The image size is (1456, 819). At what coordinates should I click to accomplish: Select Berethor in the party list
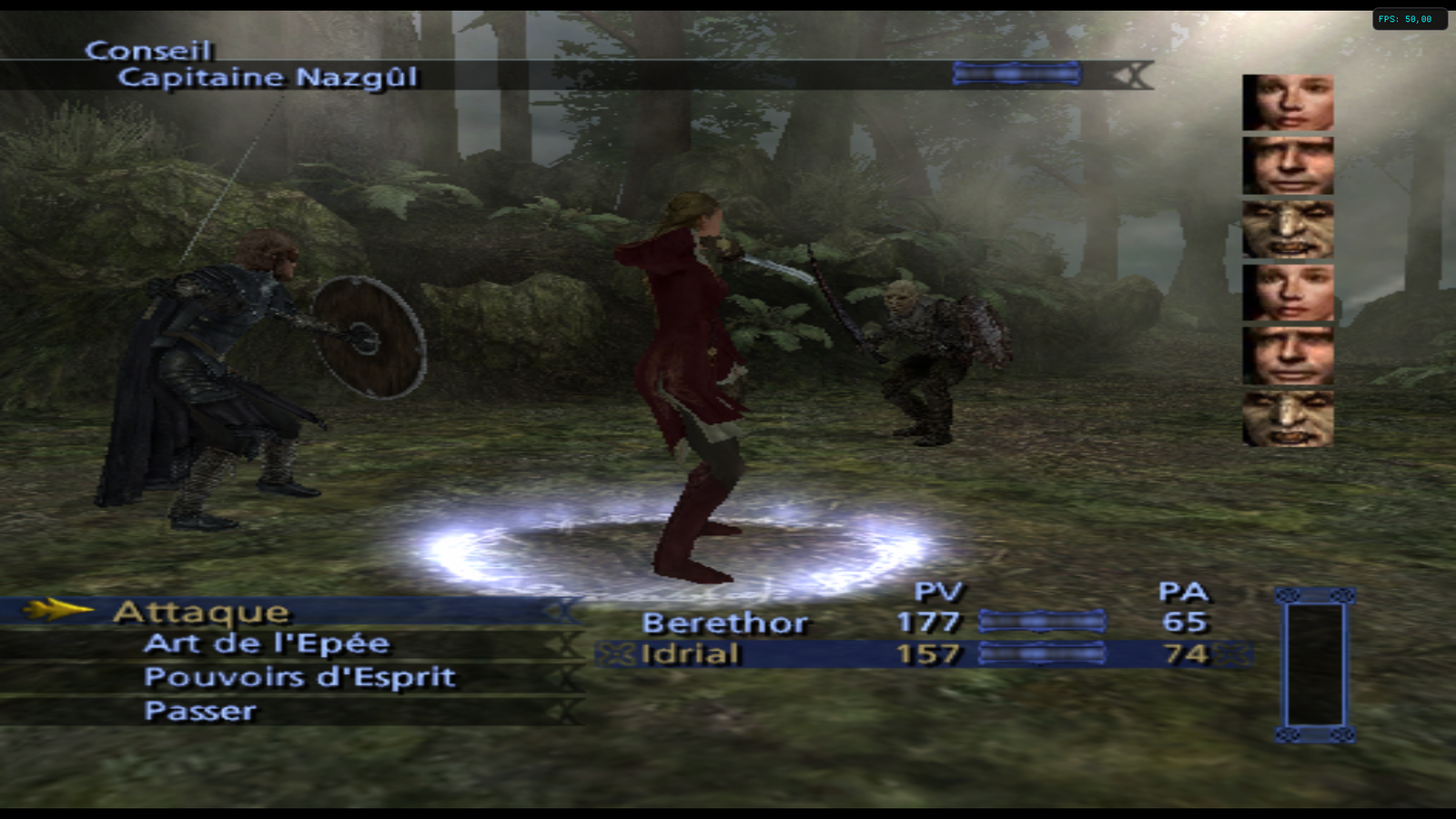point(724,623)
